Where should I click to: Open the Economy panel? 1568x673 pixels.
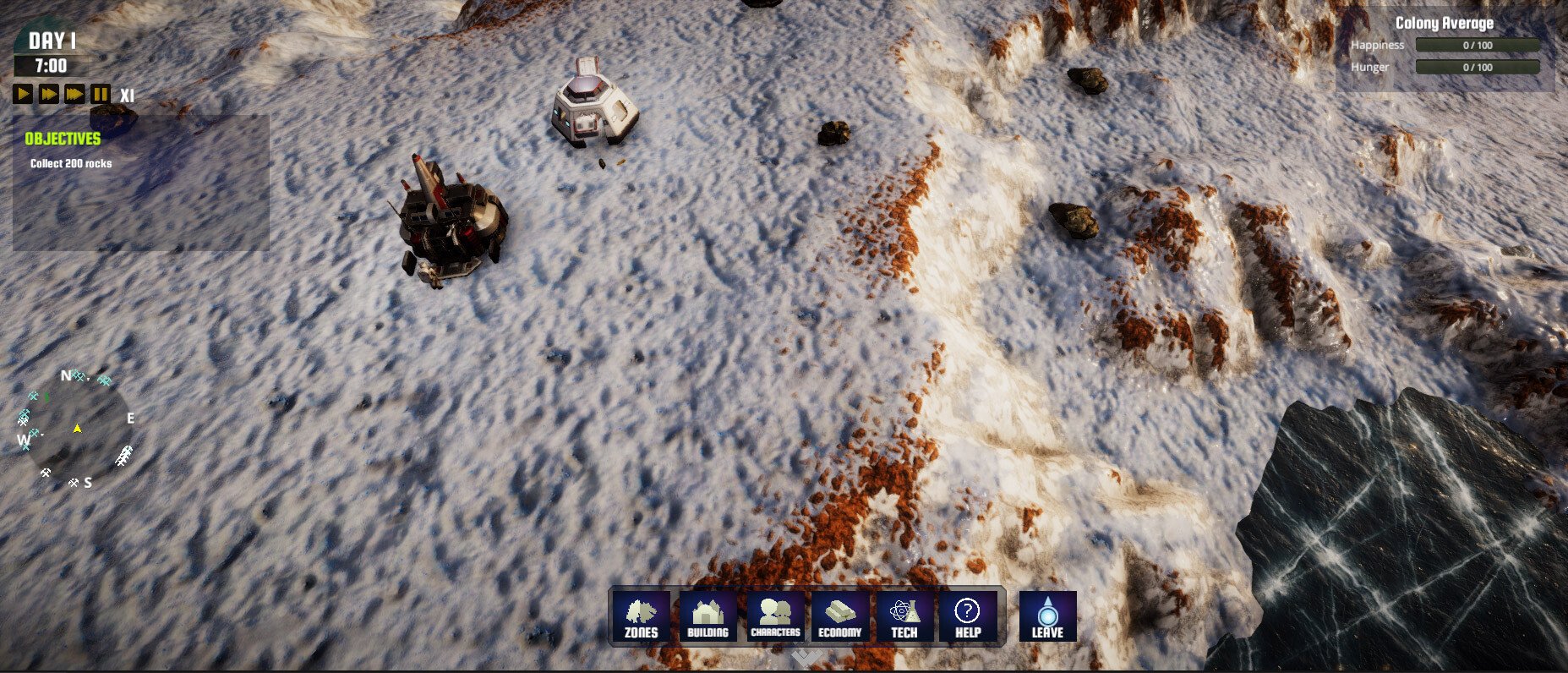(x=839, y=616)
